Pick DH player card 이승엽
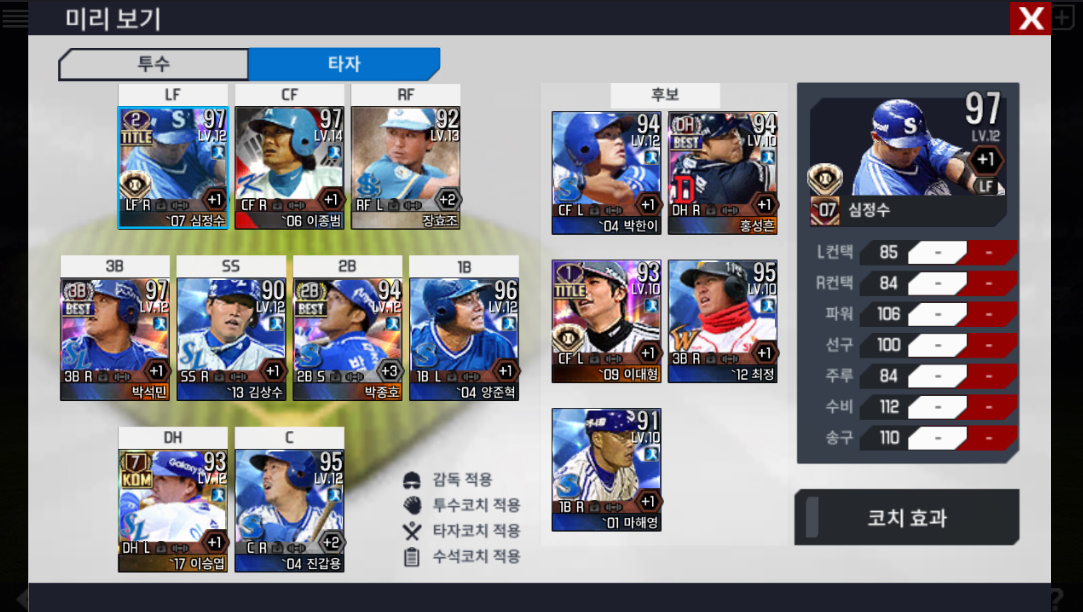This screenshot has width=1083, height=612. (173, 510)
